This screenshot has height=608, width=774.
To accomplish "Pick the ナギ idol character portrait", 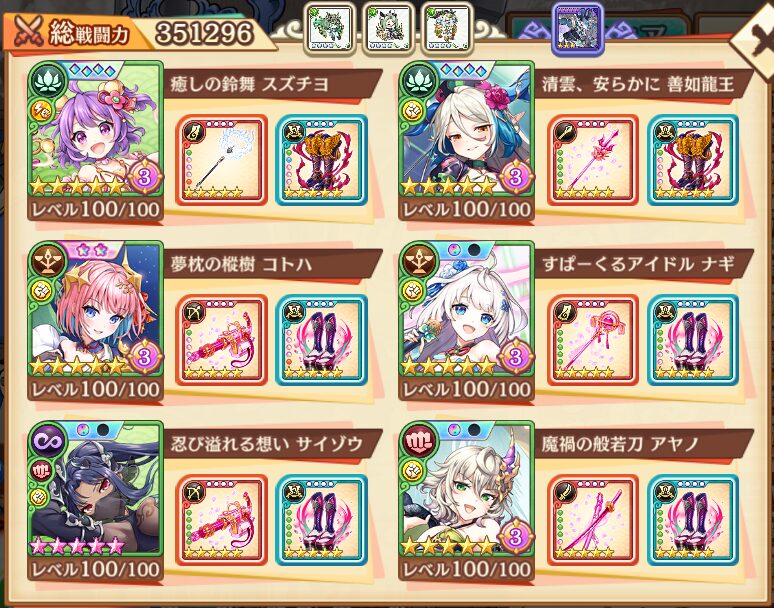I will tap(466, 310).
